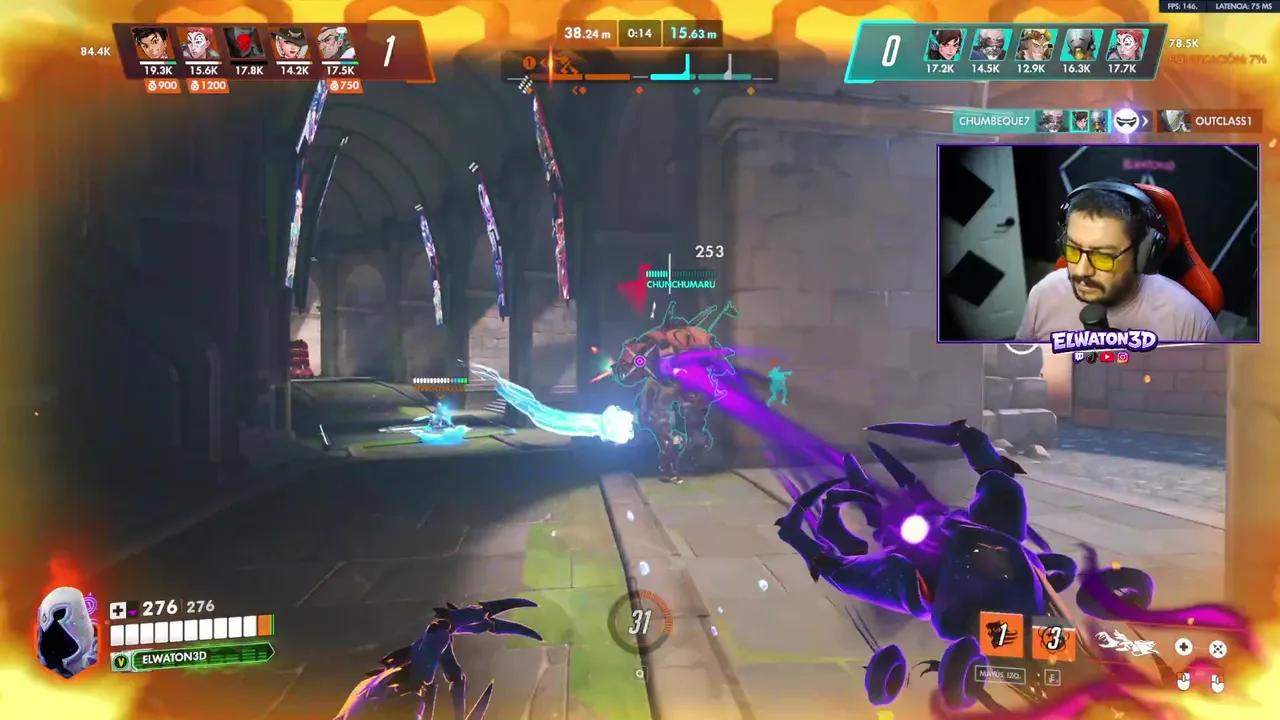Select the crossed-arrows secondary attack icon
Viewport: 1280px width, 720px height.
(1217, 649)
